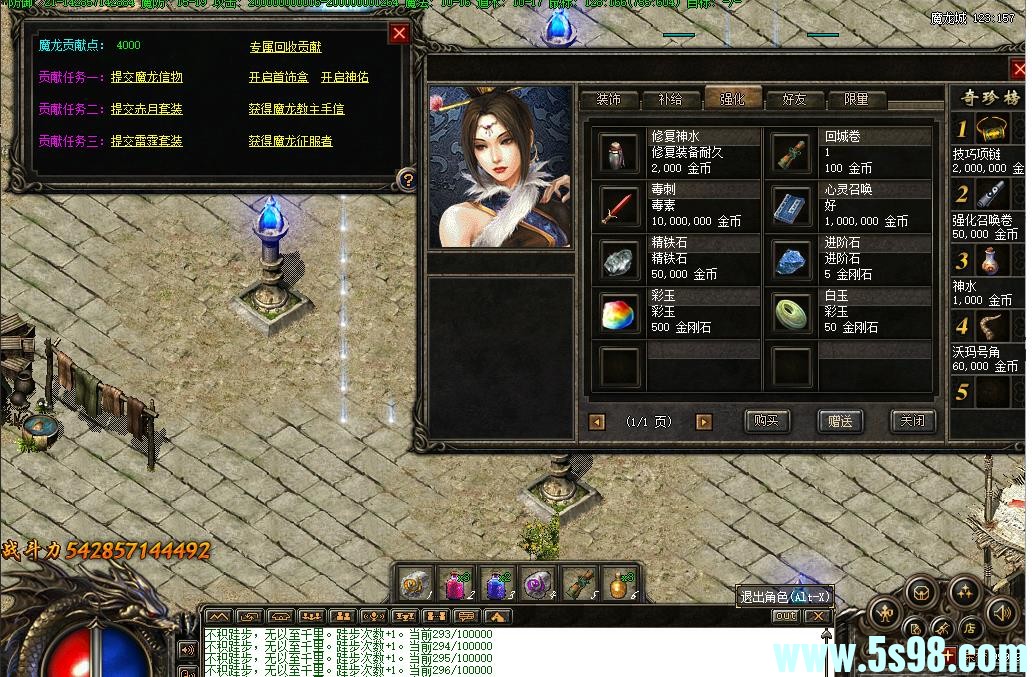Activate the 开启首饰盒 link
Image resolution: width=1032 pixels, height=677 pixels.
click(278, 77)
